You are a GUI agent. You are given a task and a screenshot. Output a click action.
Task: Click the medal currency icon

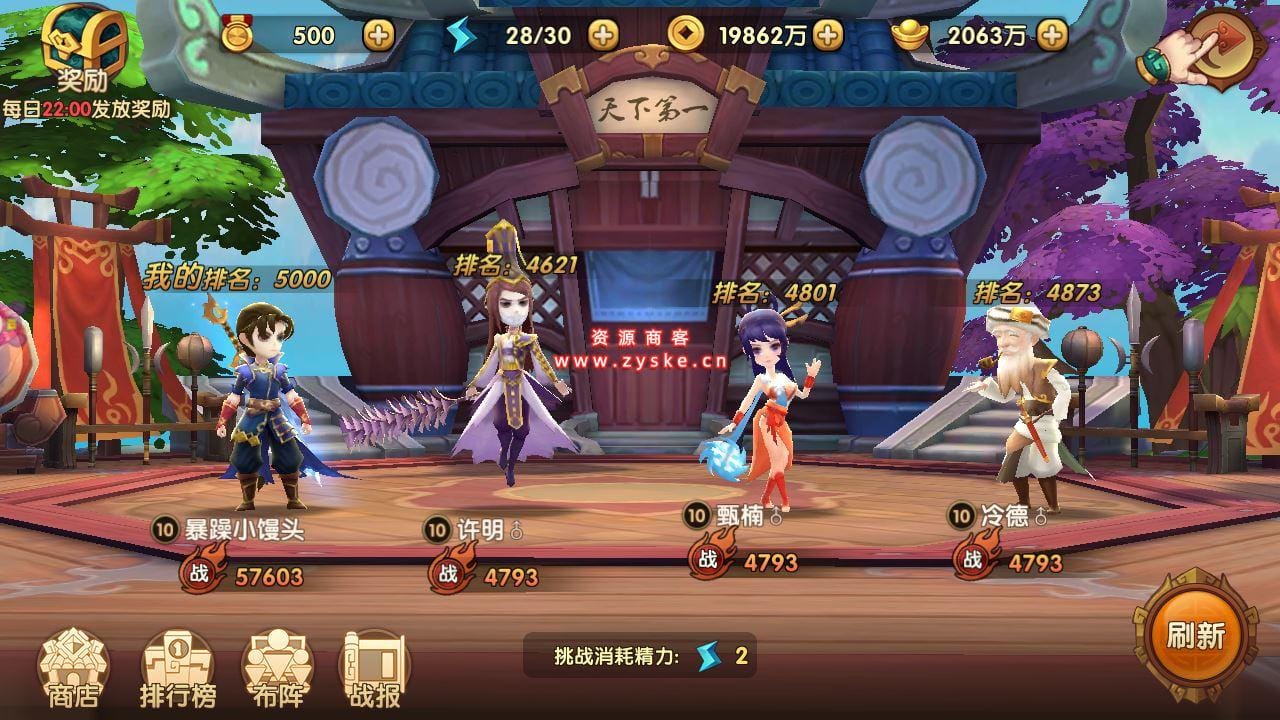237,33
